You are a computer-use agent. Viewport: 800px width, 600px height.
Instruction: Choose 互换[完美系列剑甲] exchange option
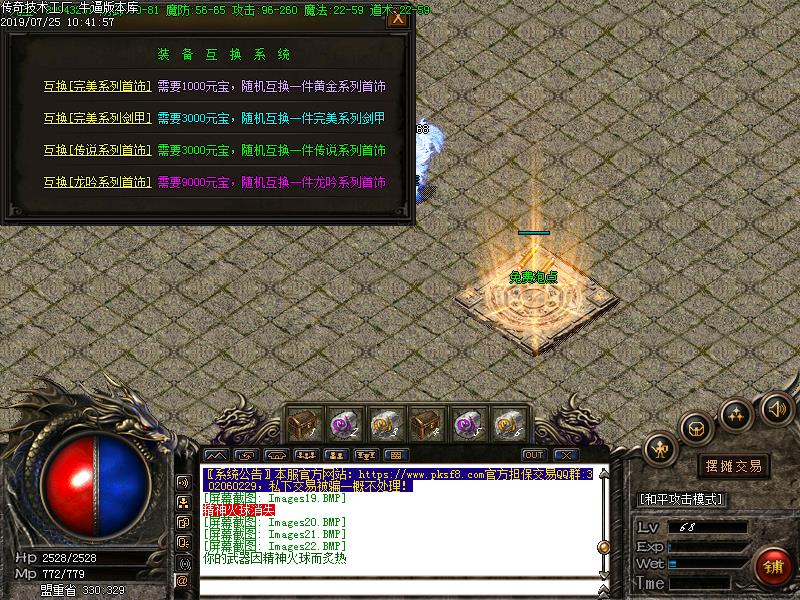98,119
